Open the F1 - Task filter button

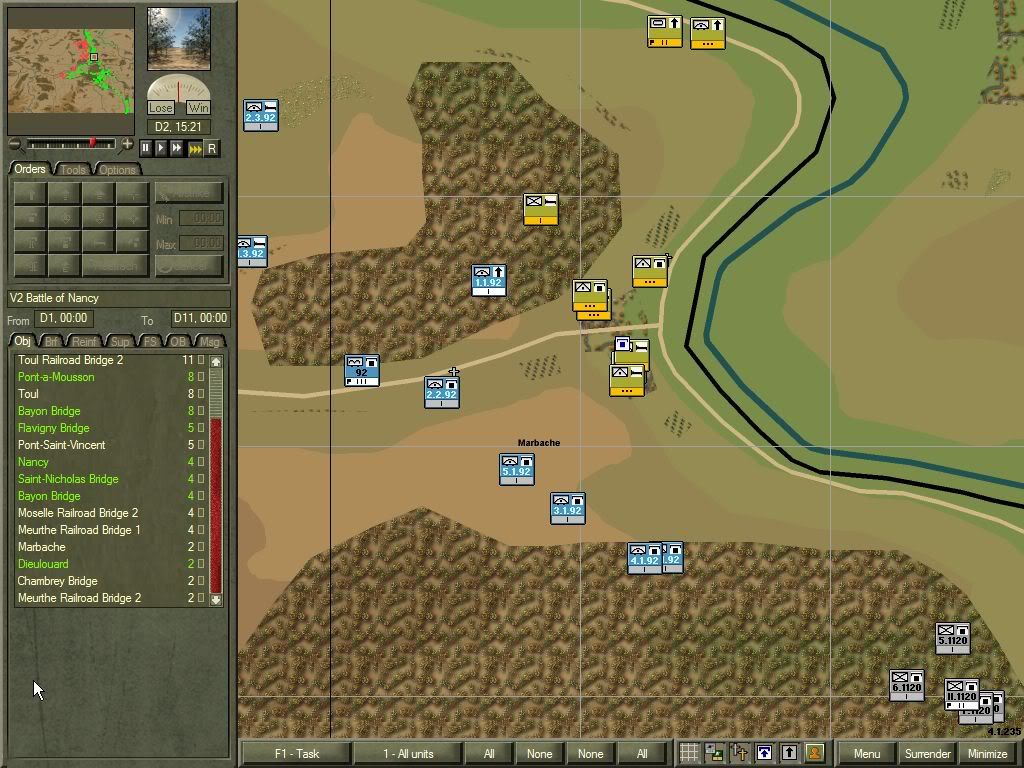click(297, 754)
